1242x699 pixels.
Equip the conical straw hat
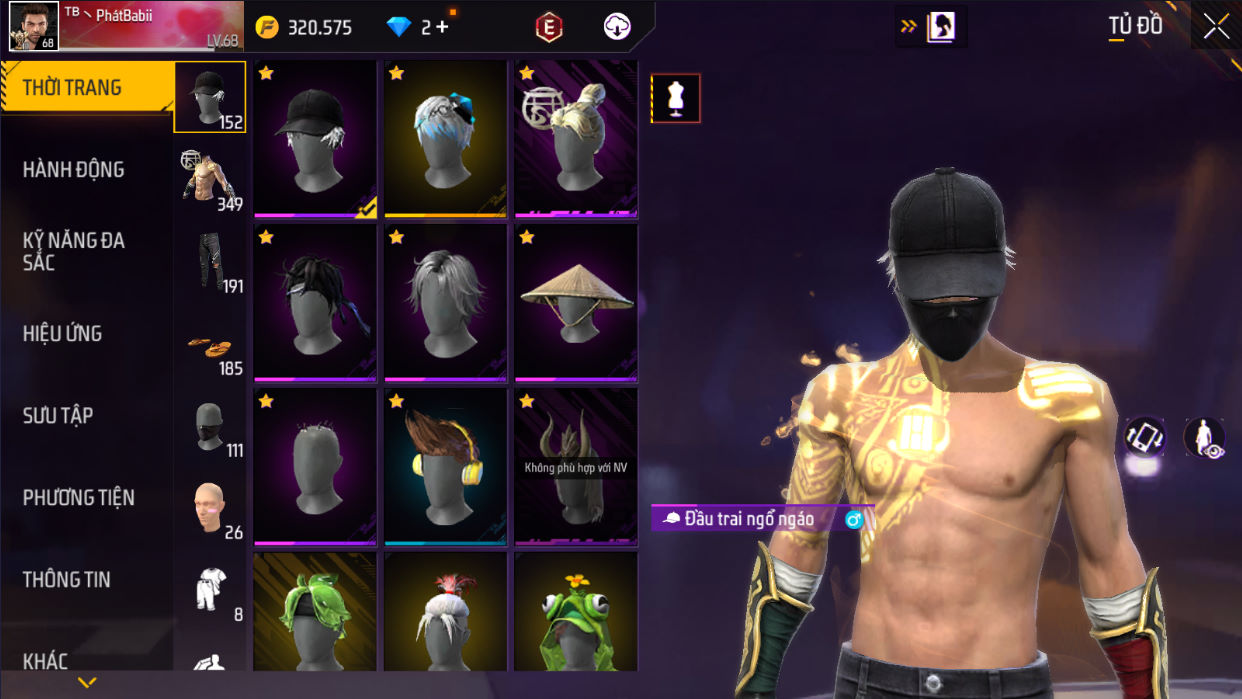pyautogui.click(x=576, y=302)
